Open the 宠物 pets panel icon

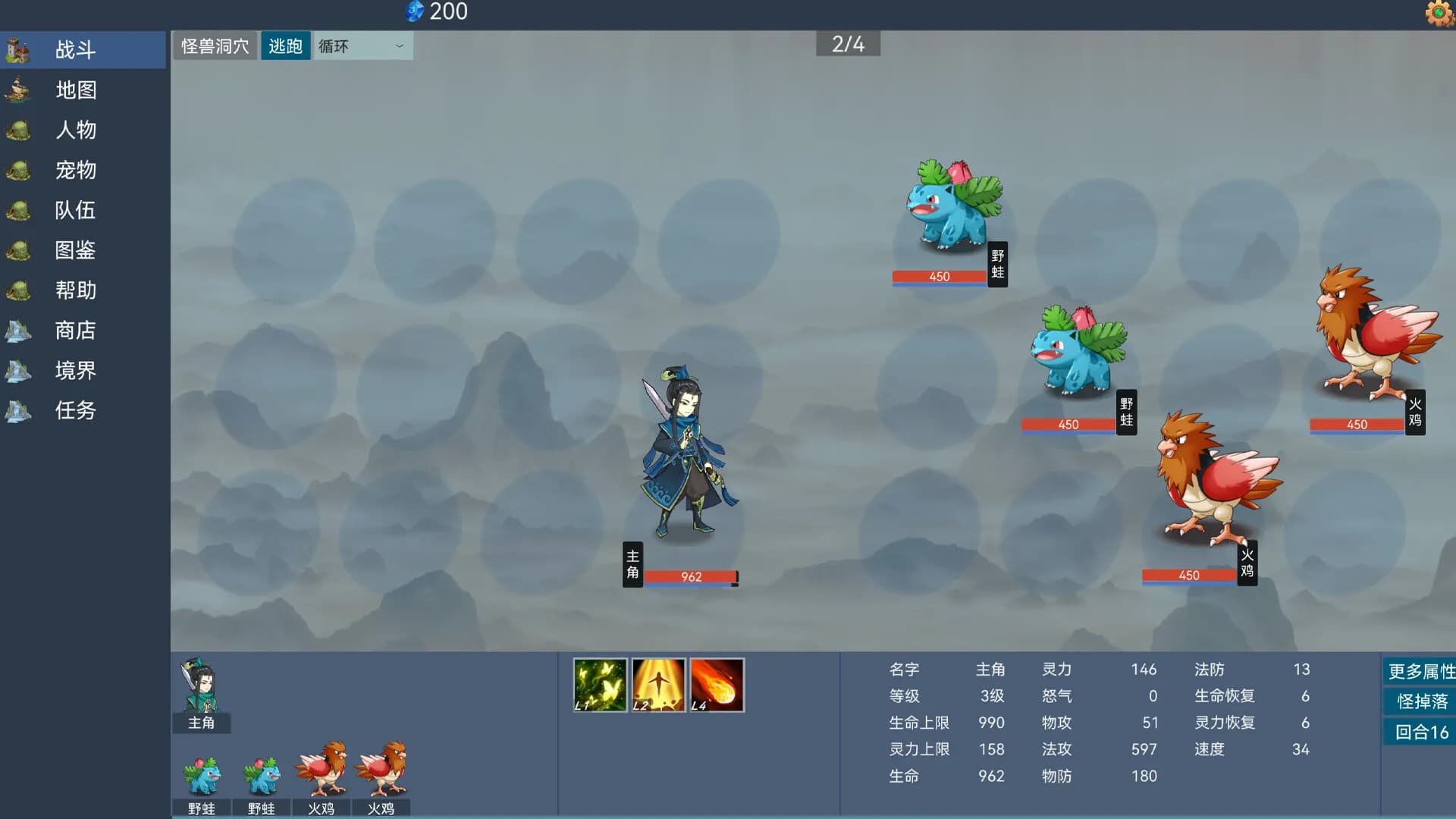pos(18,171)
